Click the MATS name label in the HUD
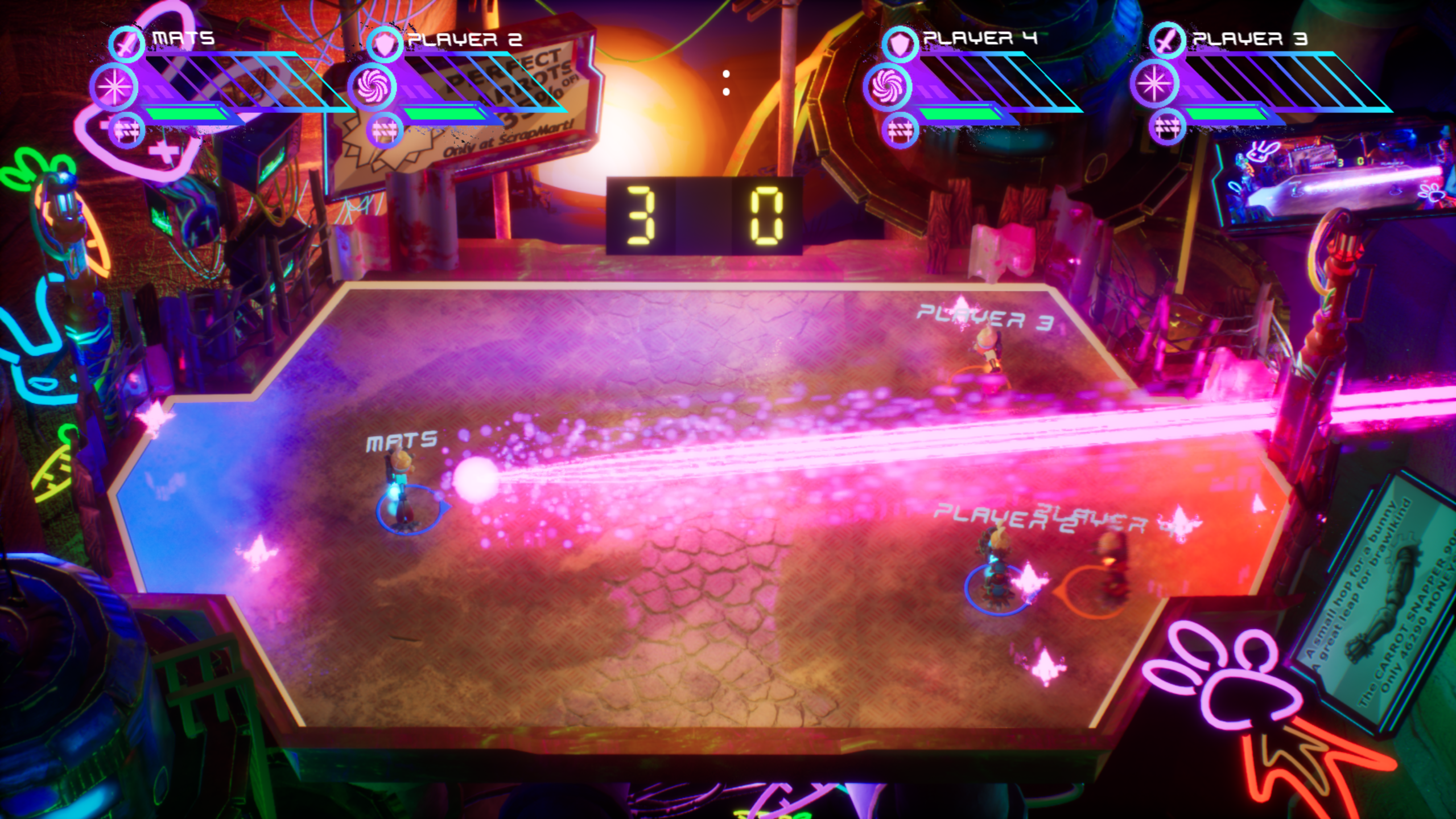This screenshot has width=1456, height=819. (x=182, y=38)
